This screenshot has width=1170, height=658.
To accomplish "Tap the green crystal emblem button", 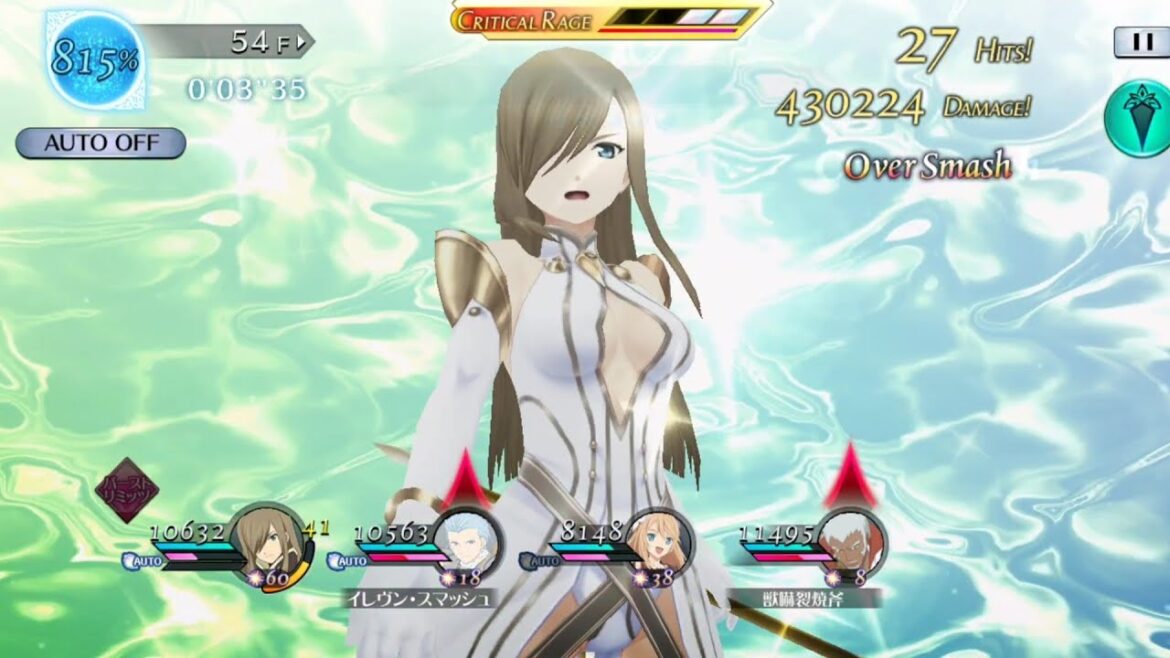I will point(1136,119).
